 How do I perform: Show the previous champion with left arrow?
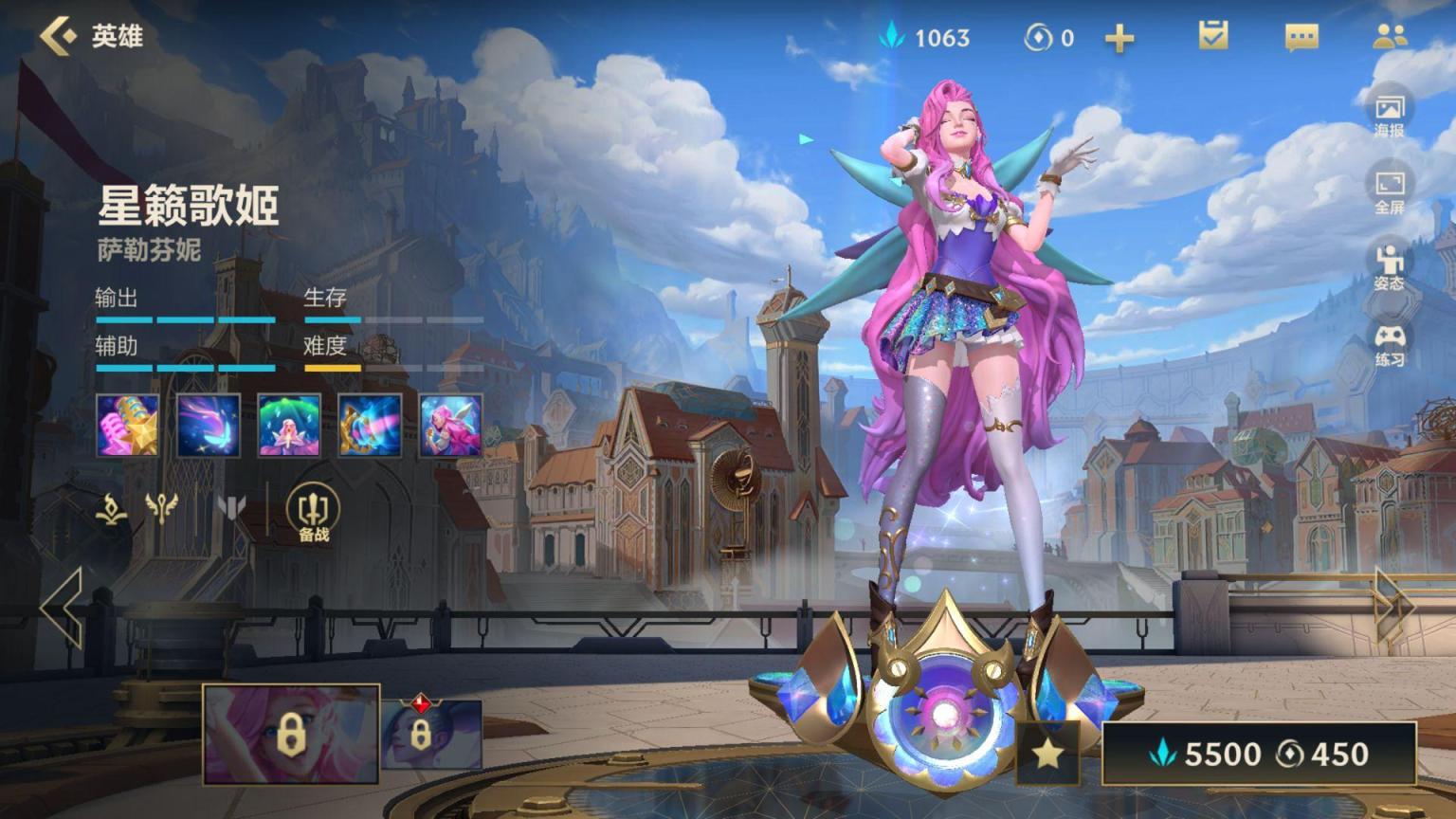(62, 608)
